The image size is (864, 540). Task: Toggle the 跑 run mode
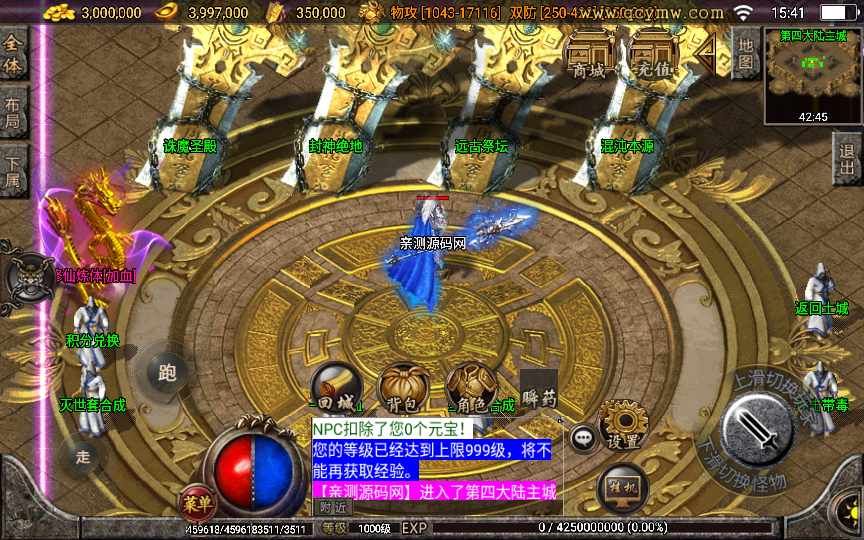click(x=167, y=373)
